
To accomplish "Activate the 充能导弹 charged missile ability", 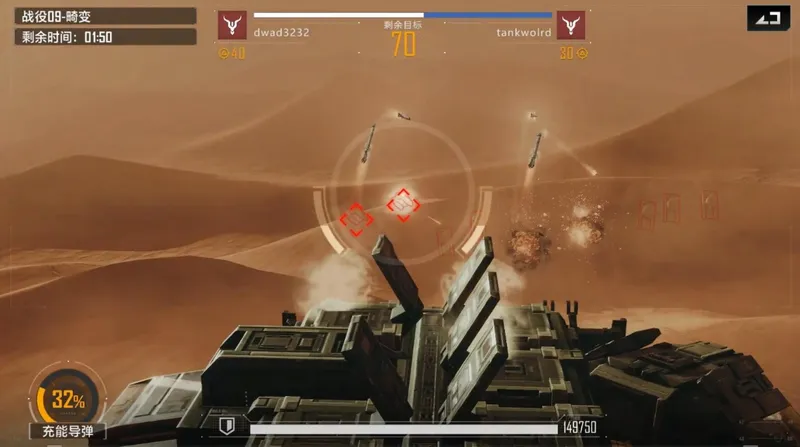I will (67, 402).
